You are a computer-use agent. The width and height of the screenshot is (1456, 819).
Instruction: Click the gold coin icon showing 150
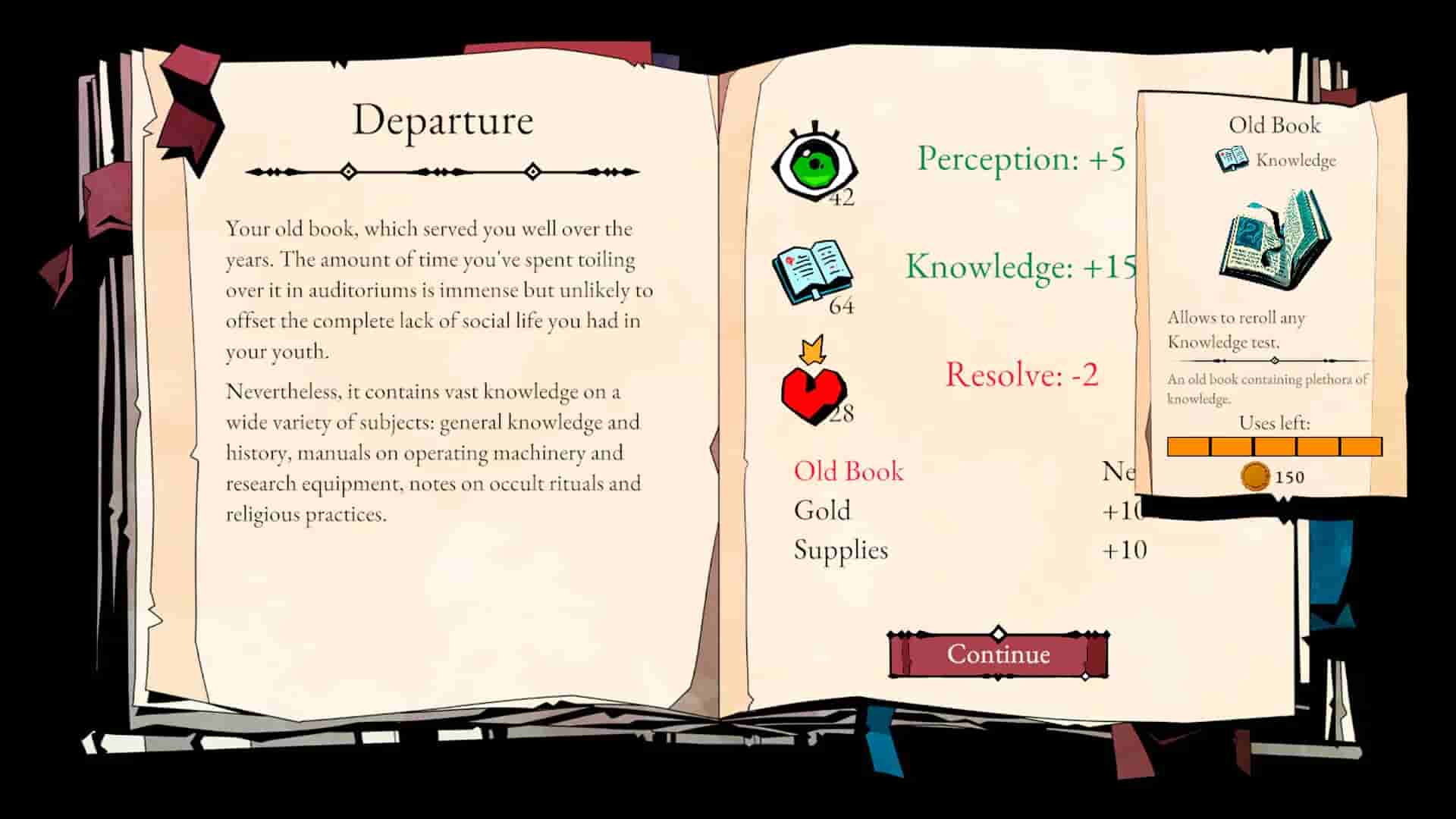pyautogui.click(x=1257, y=475)
